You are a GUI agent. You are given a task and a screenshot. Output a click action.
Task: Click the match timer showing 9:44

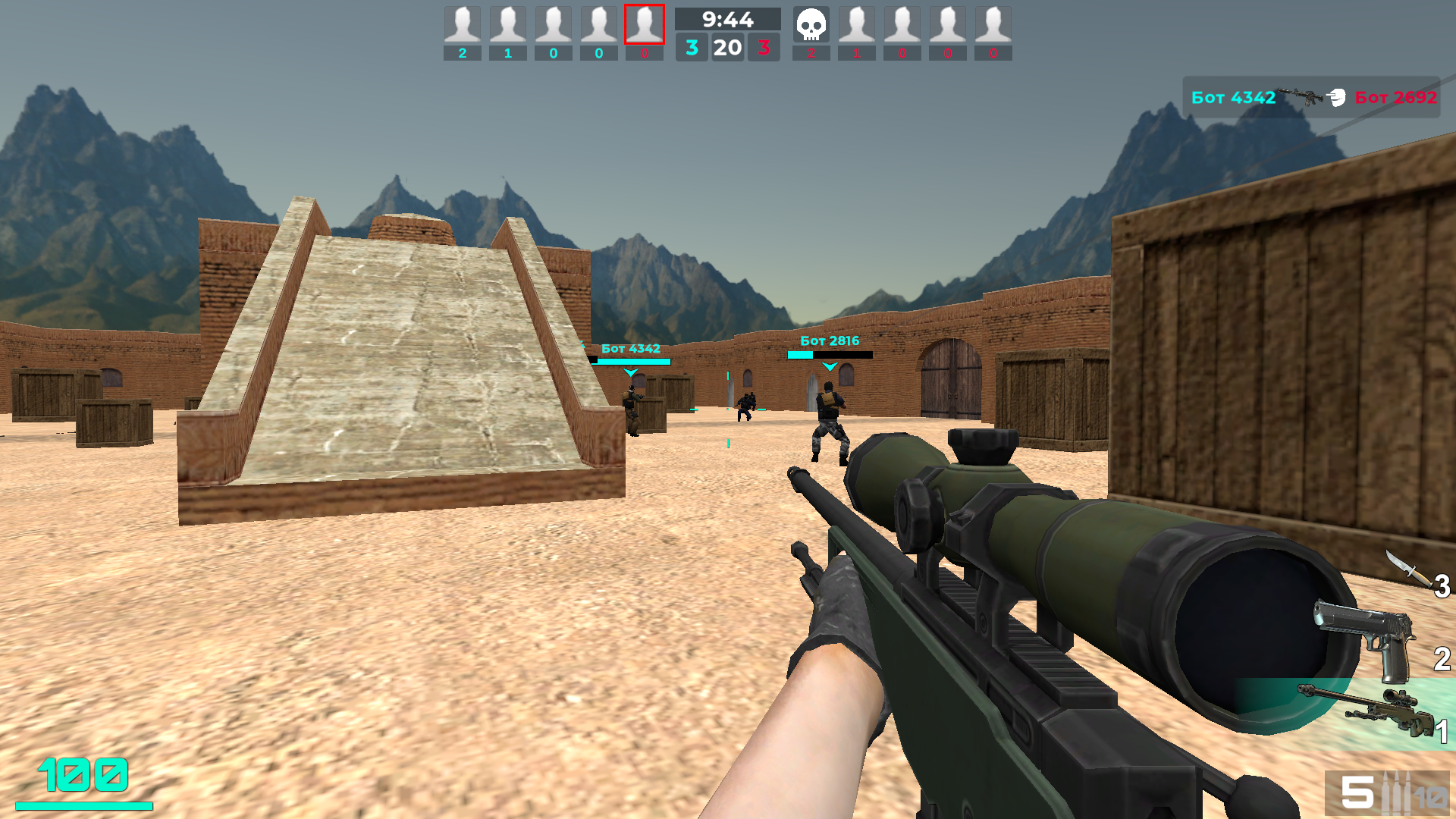pyautogui.click(x=726, y=20)
